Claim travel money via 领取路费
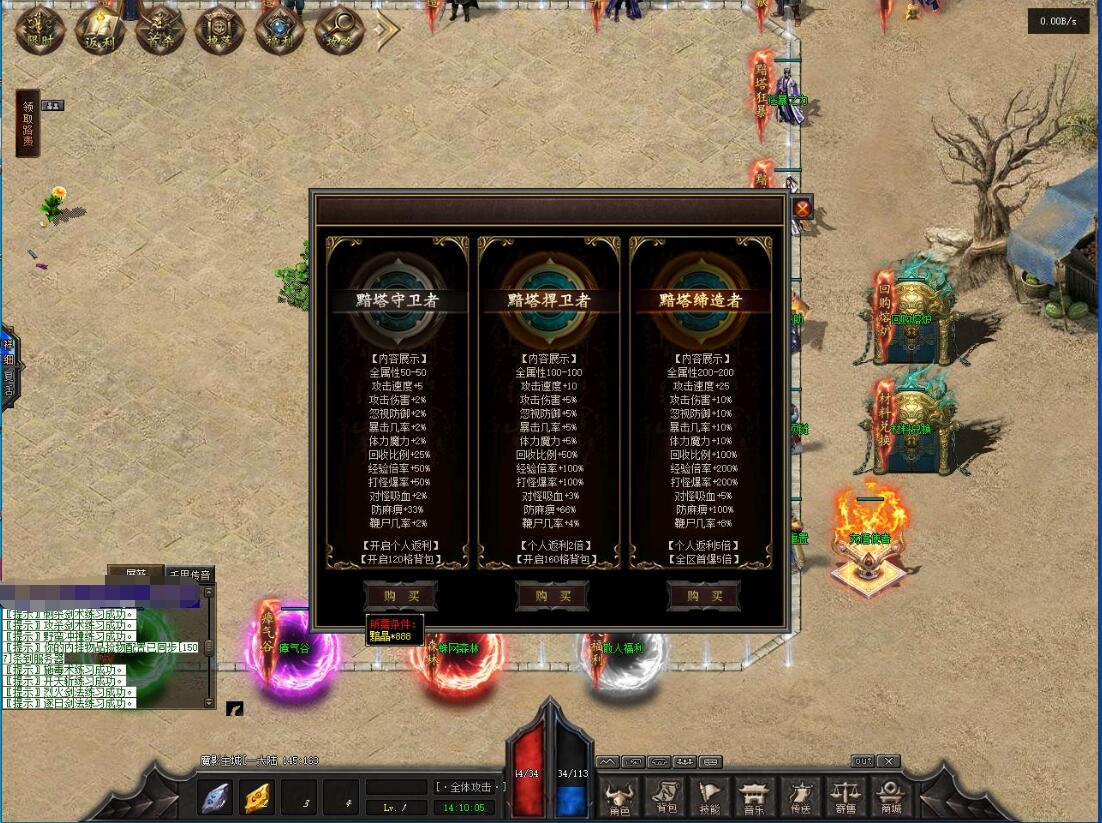The height and width of the screenshot is (823, 1102). (28, 124)
